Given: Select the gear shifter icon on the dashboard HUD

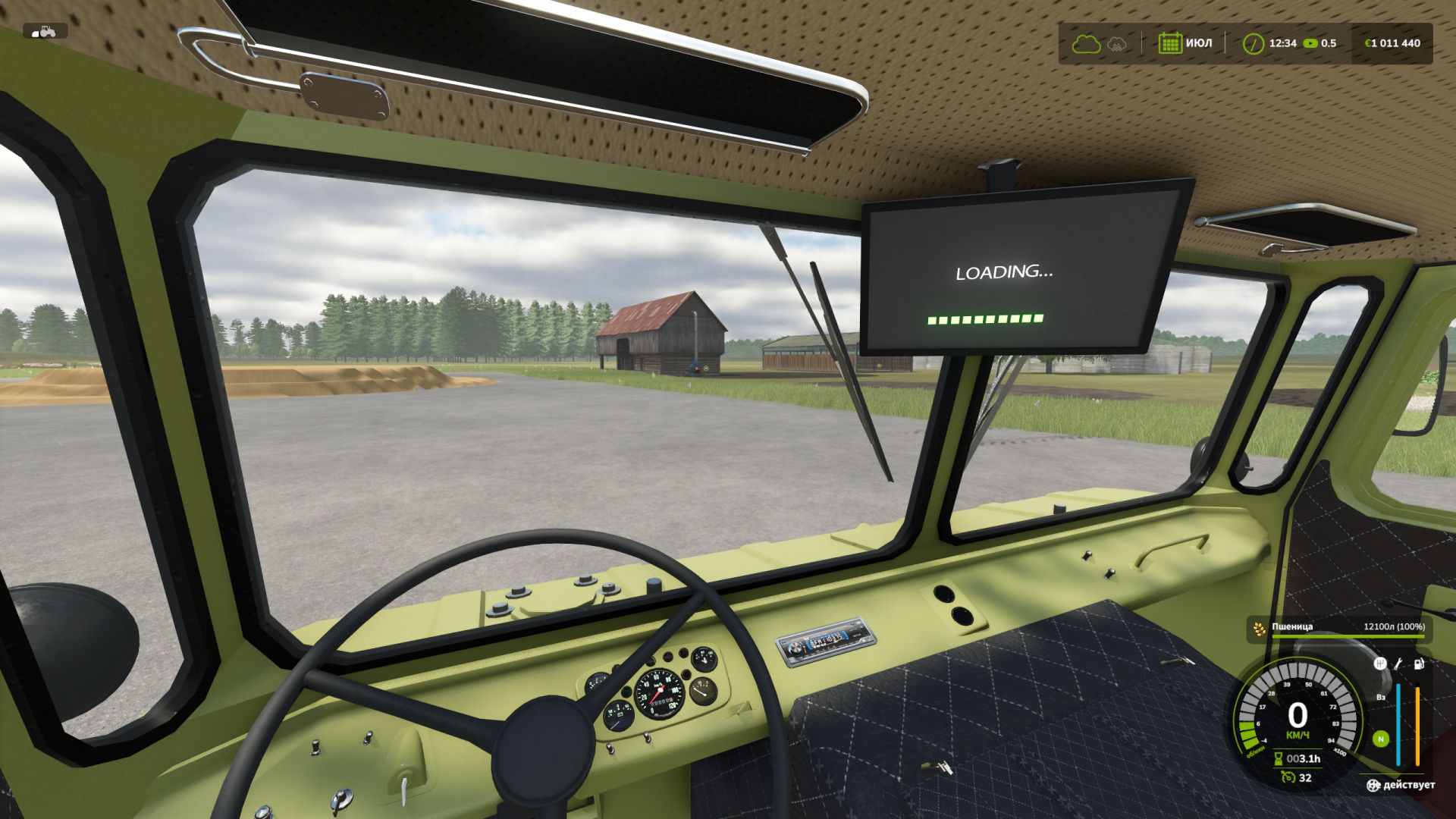Looking at the screenshot, I should (x=1381, y=664).
